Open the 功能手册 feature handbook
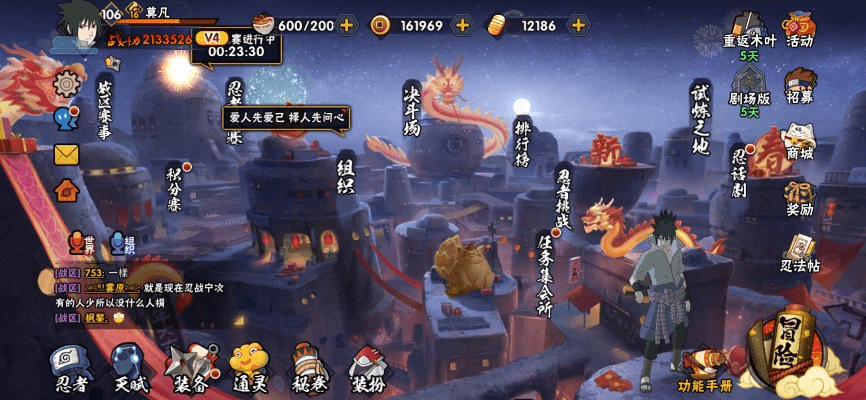This screenshot has height=400, width=866. pos(705,370)
